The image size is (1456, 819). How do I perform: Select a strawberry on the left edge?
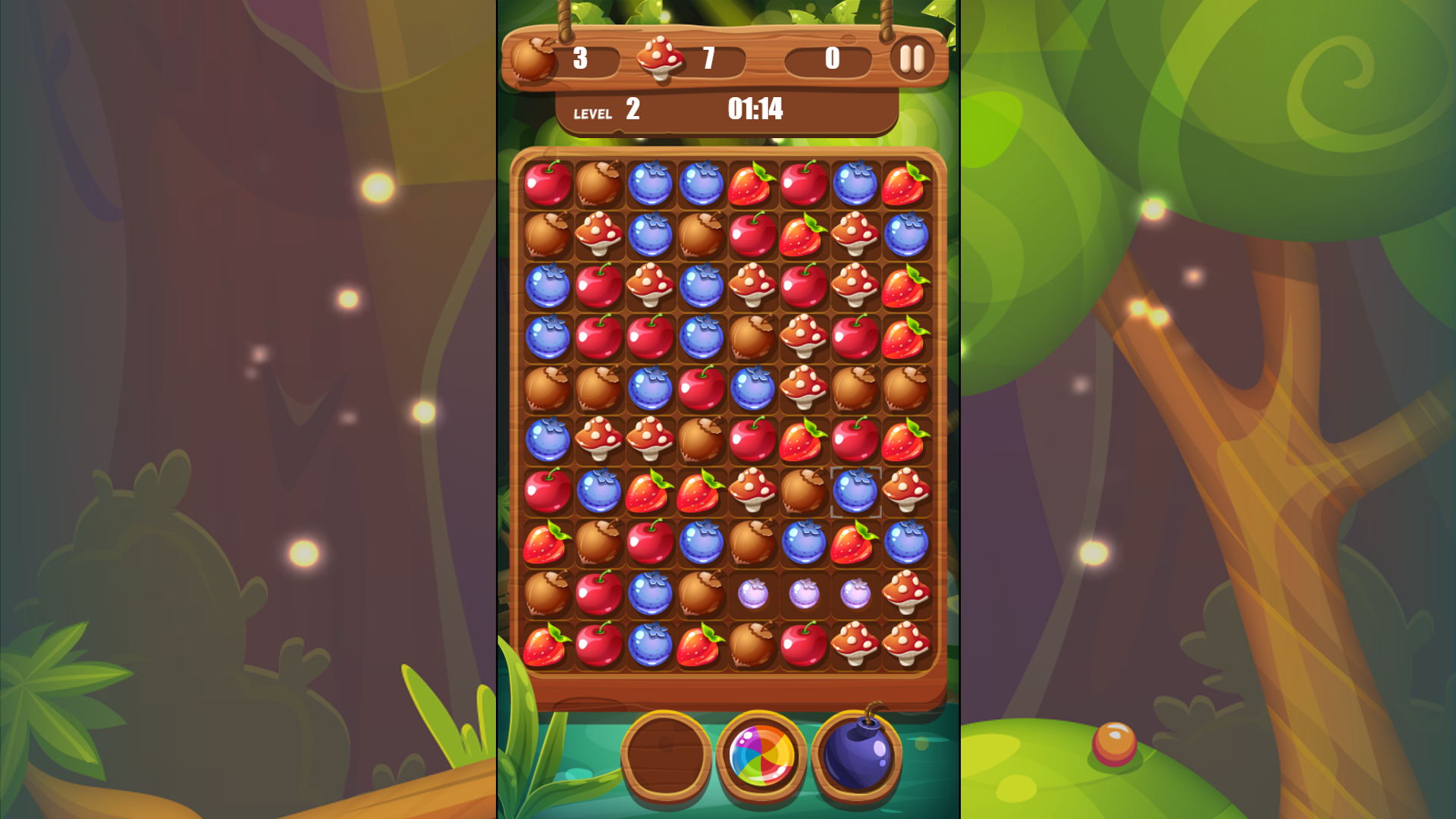pyautogui.click(x=548, y=543)
